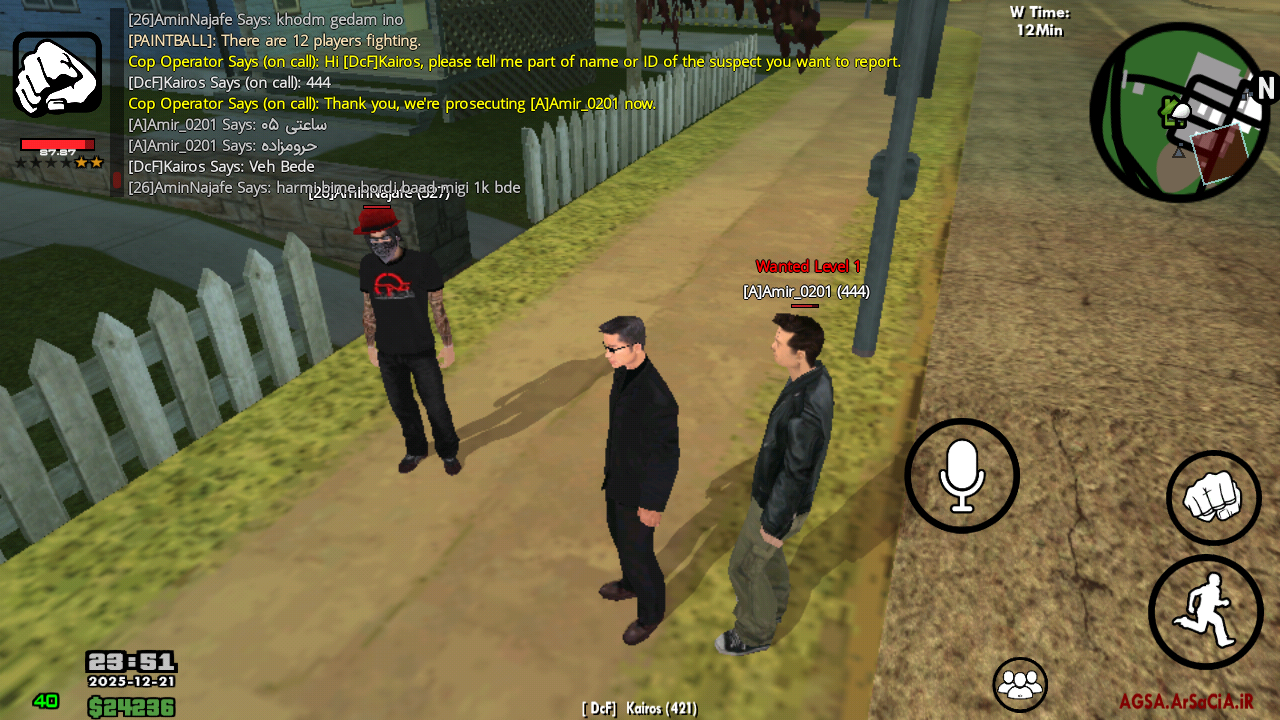Tap the brass knuckles weapon icon

coord(56,72)
